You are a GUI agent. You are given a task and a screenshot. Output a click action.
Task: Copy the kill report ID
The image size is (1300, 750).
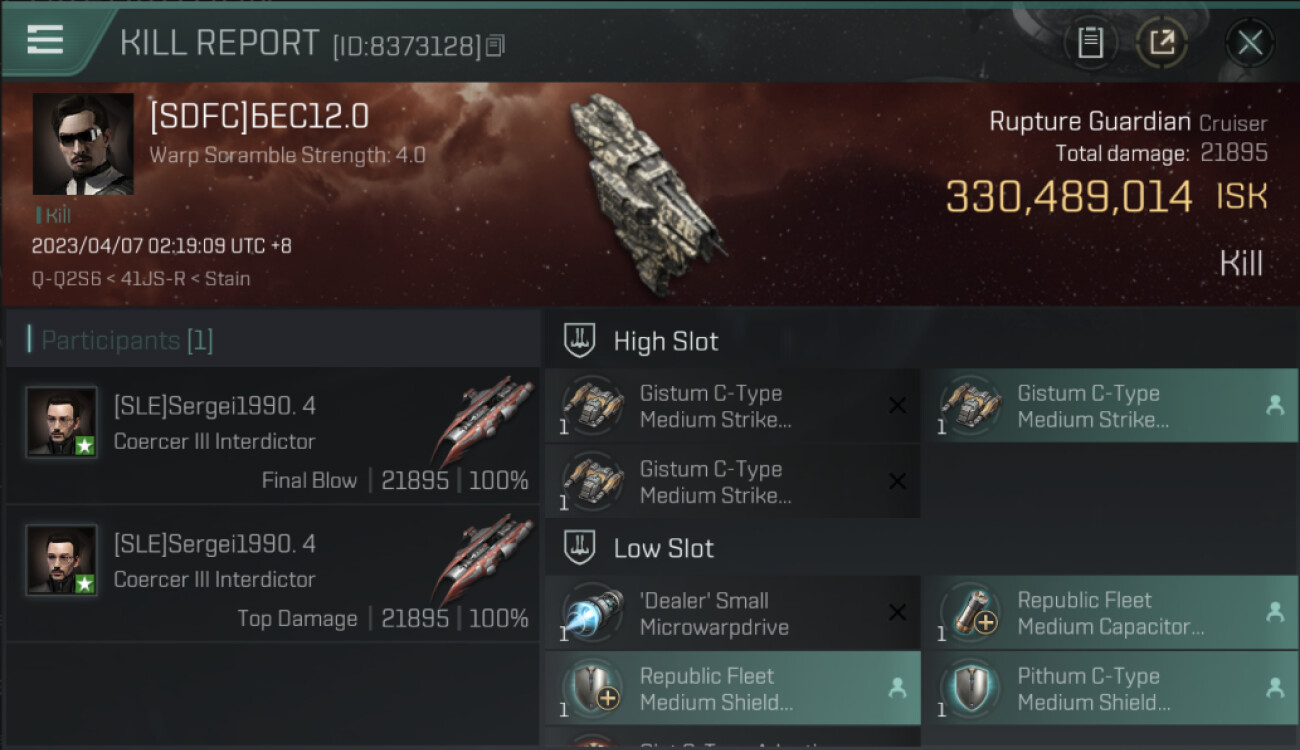[496, 45]
